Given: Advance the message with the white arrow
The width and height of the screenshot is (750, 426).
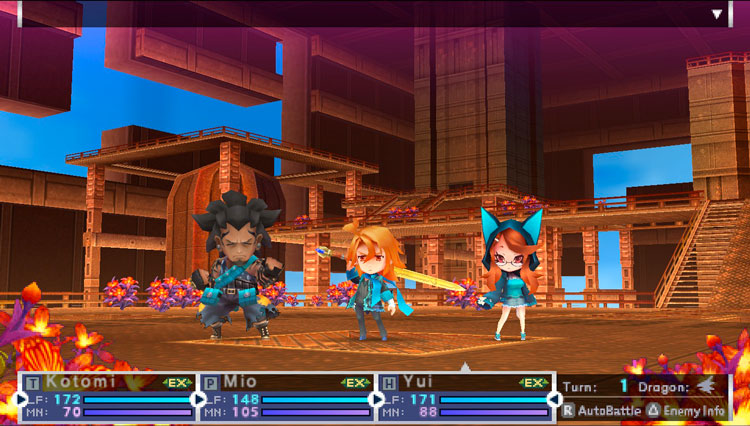Looking at the screenshot, I should [717, 14].
